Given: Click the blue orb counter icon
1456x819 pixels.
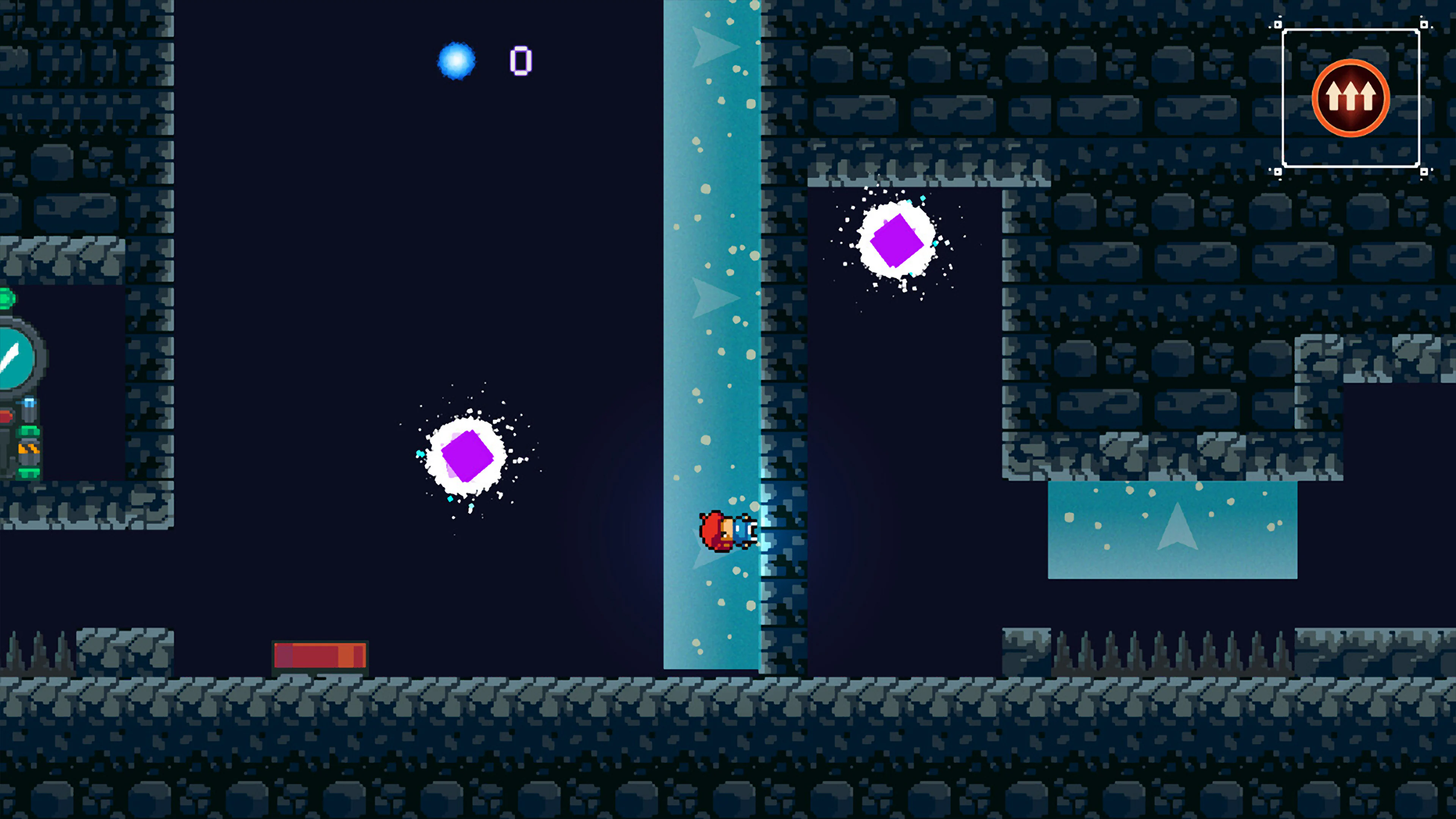Looking at the screenshot, I should (x=455, y=60).
